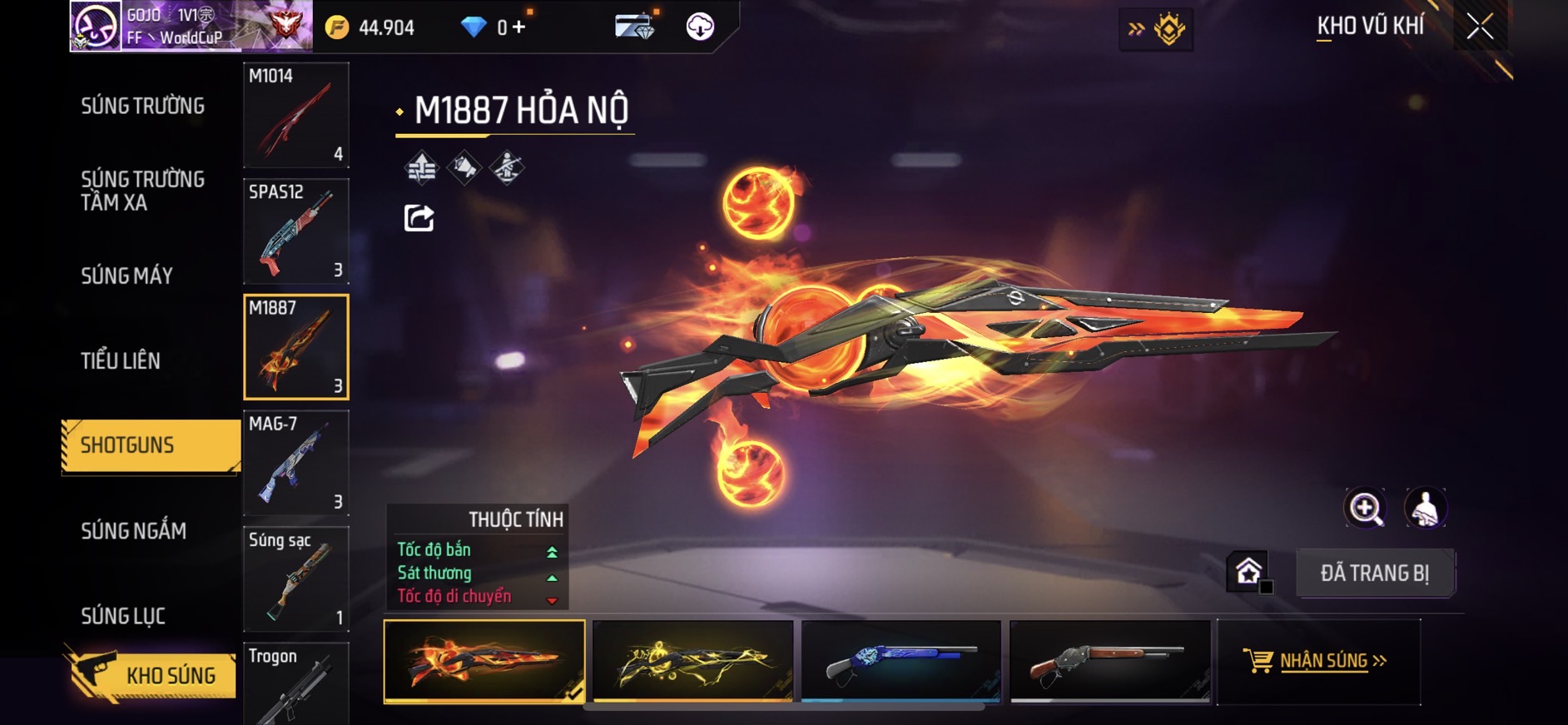
Task: Select the Tiểu Liên category
Action: pyautogui.click(x=121, y=361)
